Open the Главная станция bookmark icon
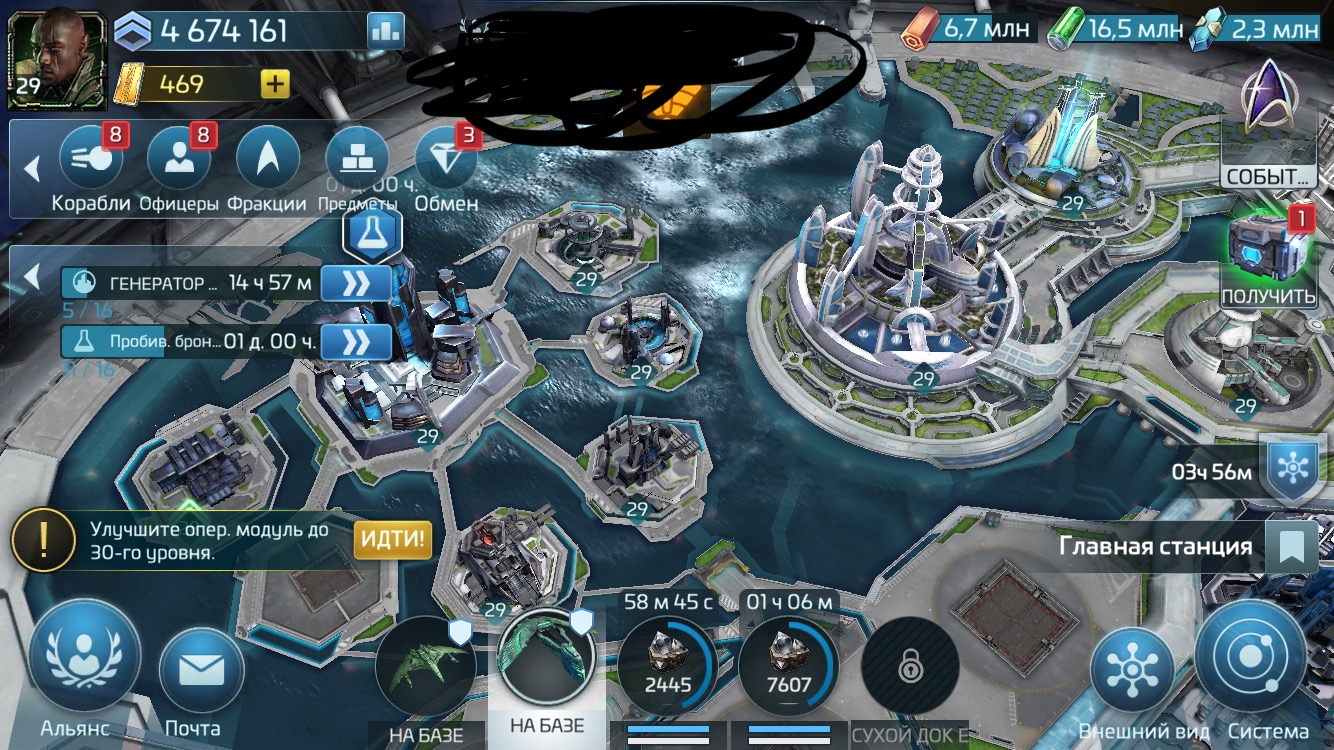Image resolution: width=1334 pixels, height=750 pixels. [x=1291, y=547]
